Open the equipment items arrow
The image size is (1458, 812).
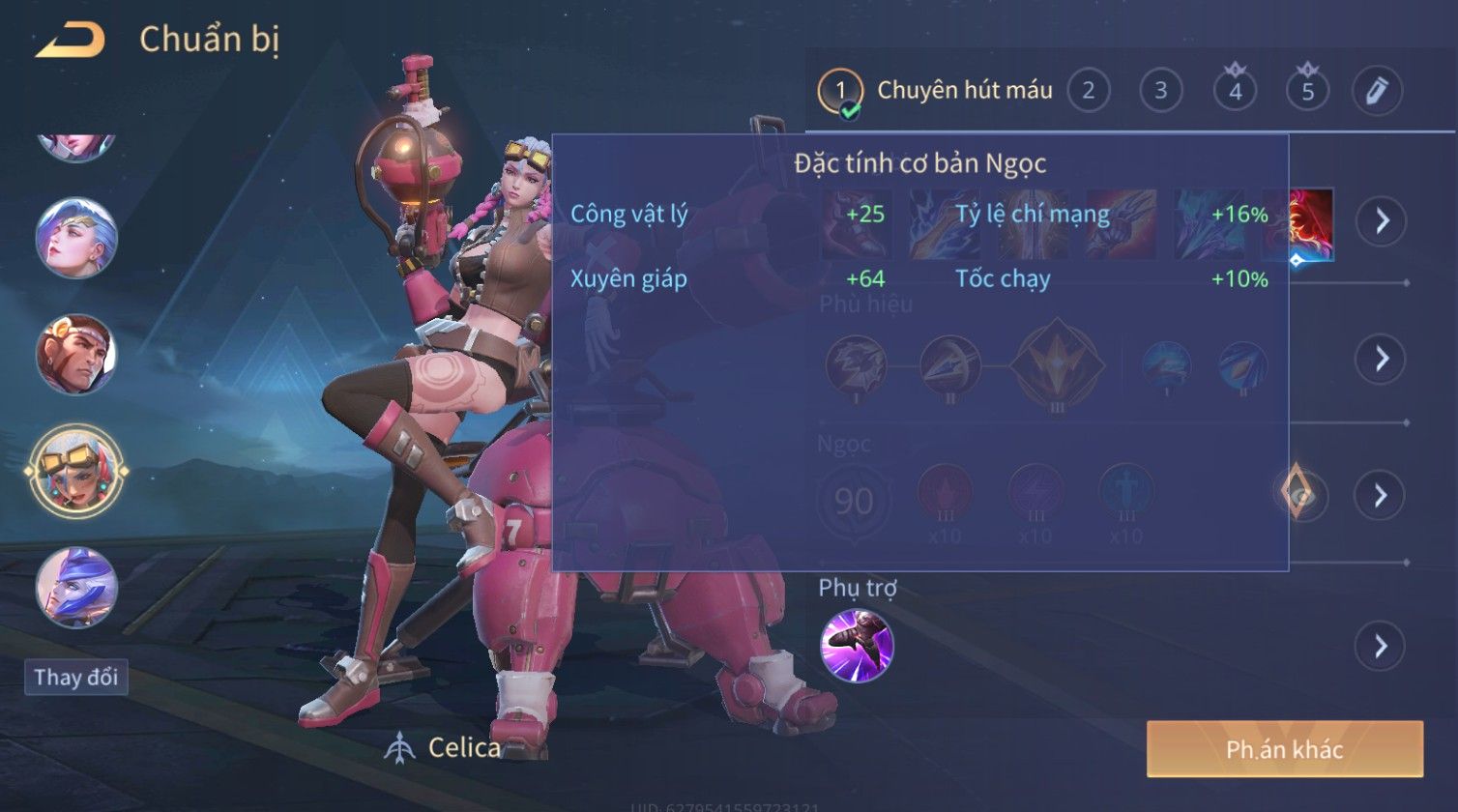coord(1380,221)
